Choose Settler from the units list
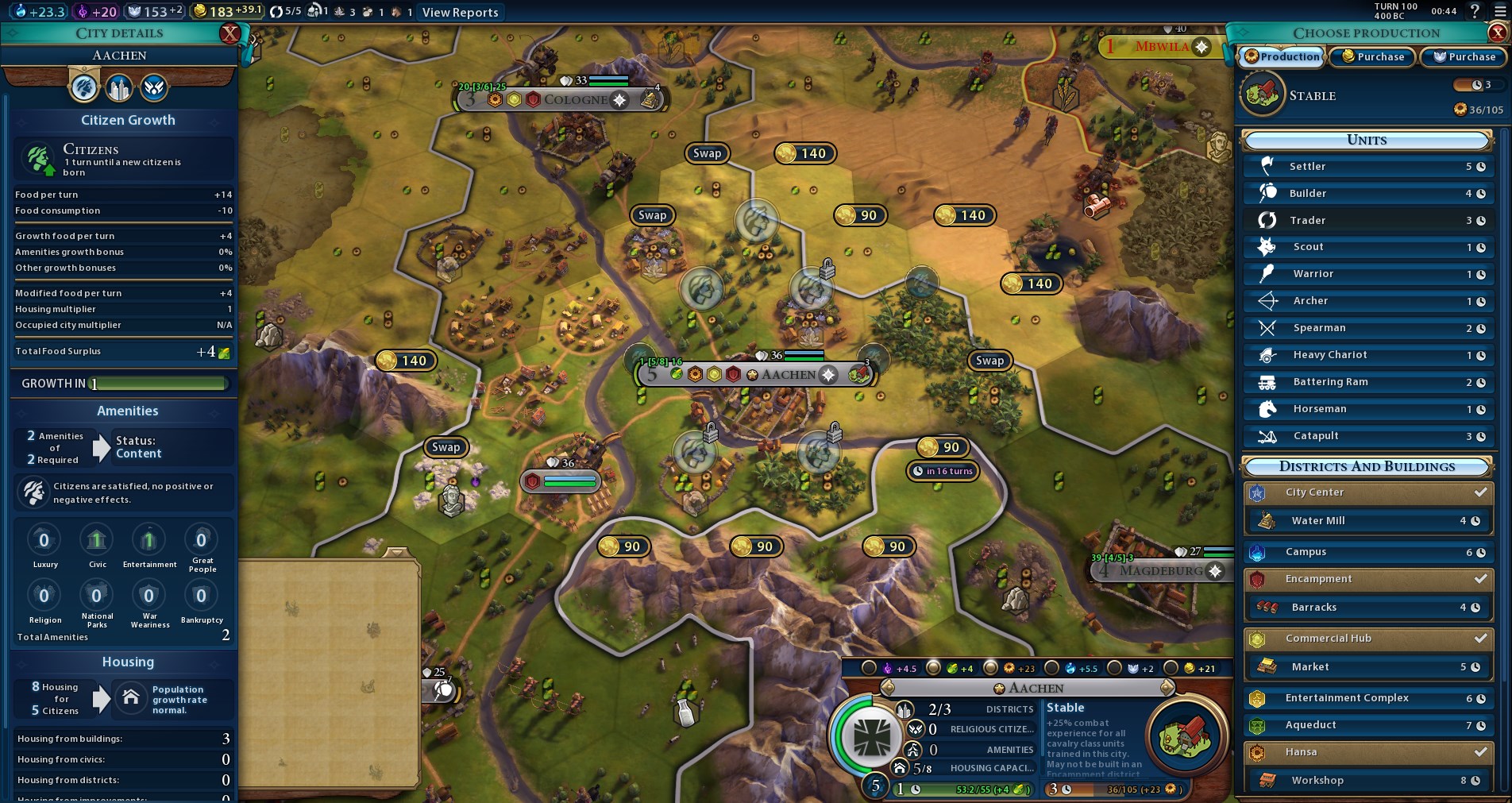Screen dimensions: 1512x803 coord(1367,167)
